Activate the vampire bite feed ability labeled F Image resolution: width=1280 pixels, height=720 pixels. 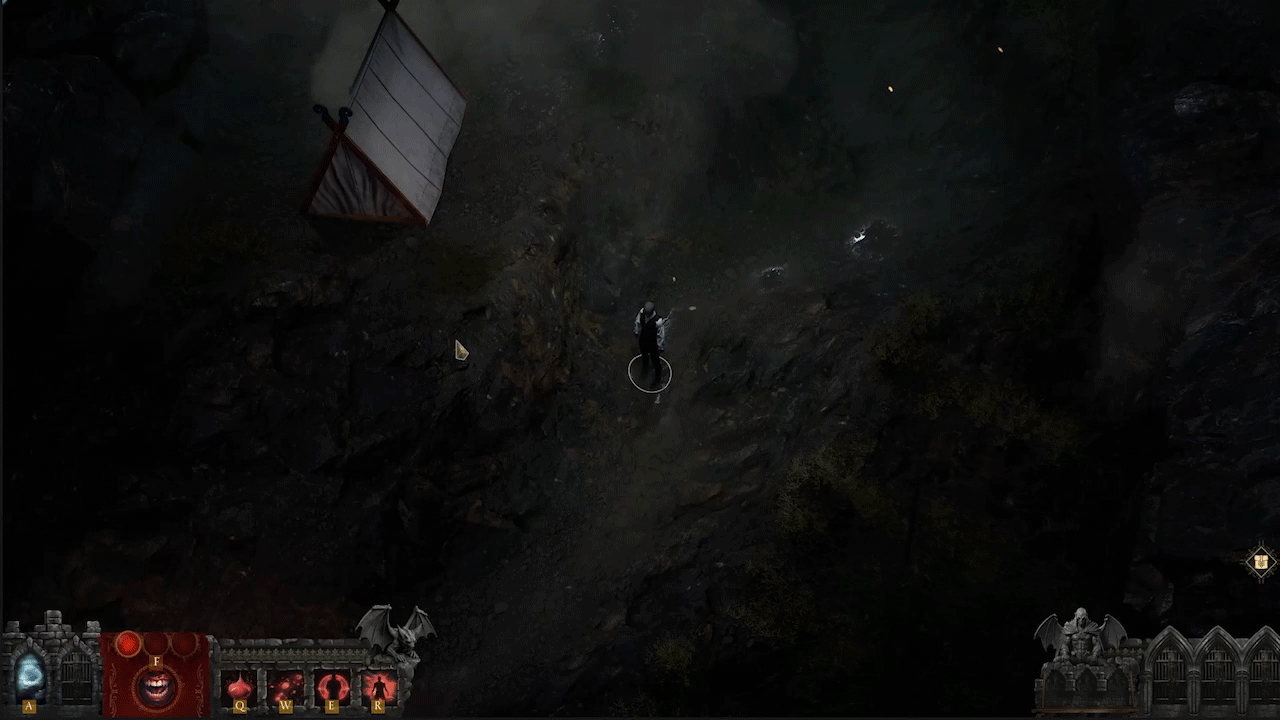[156, 688]
